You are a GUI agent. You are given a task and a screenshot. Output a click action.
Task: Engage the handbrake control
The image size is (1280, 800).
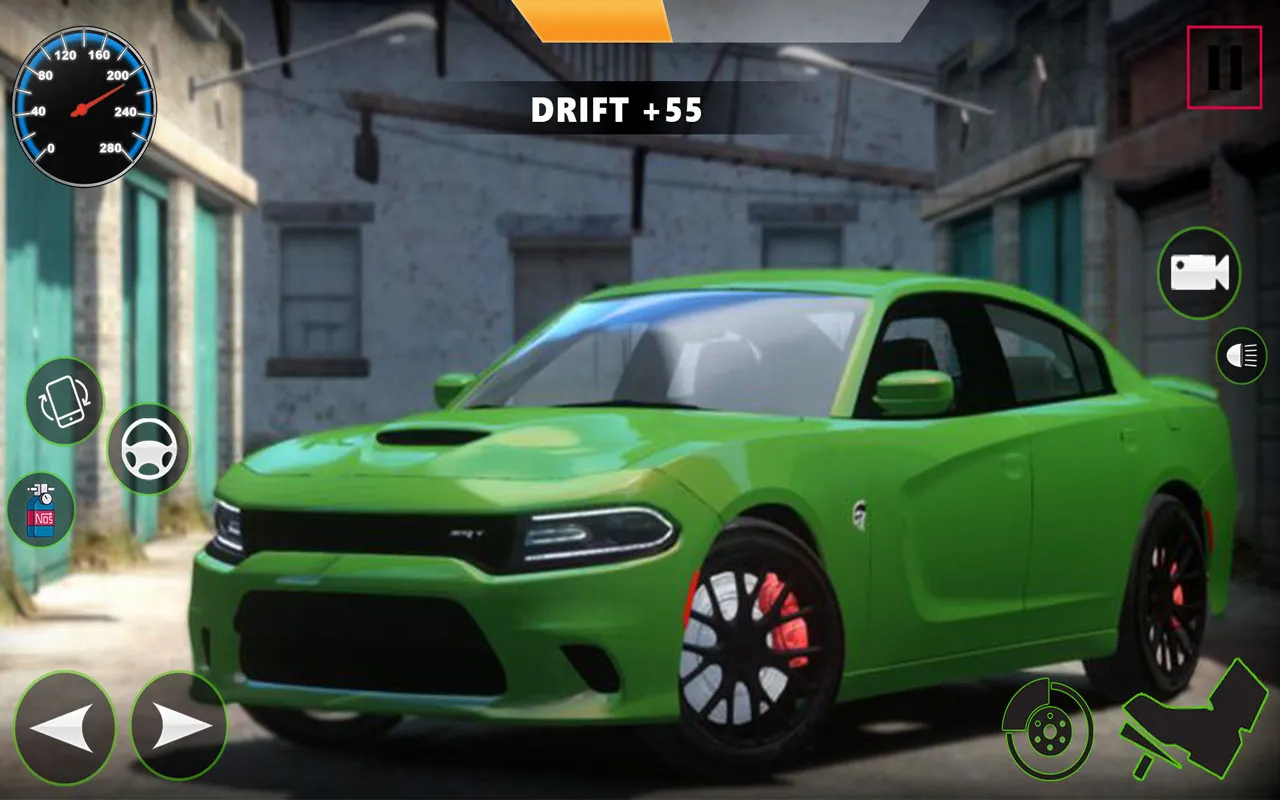[1050, 729]
